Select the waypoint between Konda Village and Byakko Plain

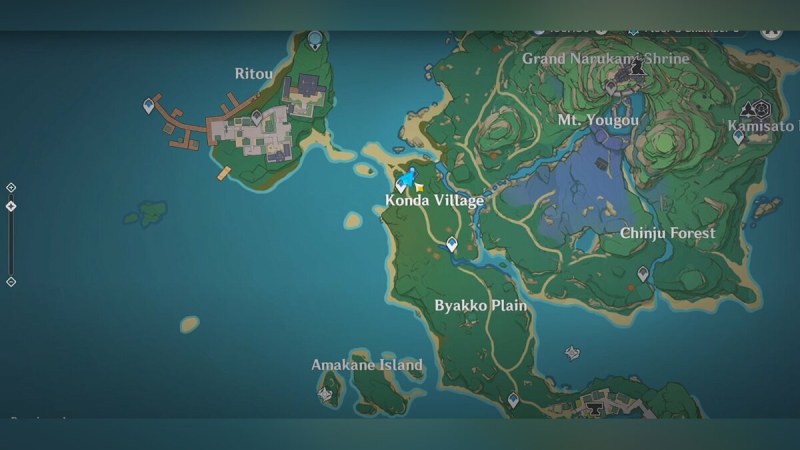[x=453, y=243]
